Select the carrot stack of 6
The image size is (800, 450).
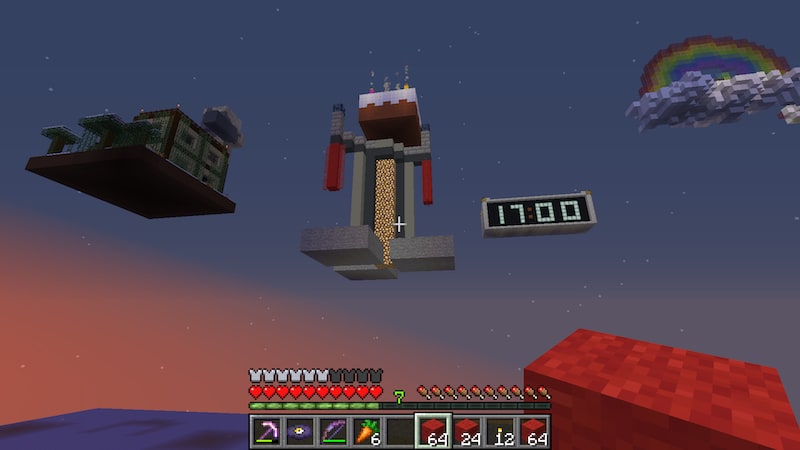[x=366, y=432]
